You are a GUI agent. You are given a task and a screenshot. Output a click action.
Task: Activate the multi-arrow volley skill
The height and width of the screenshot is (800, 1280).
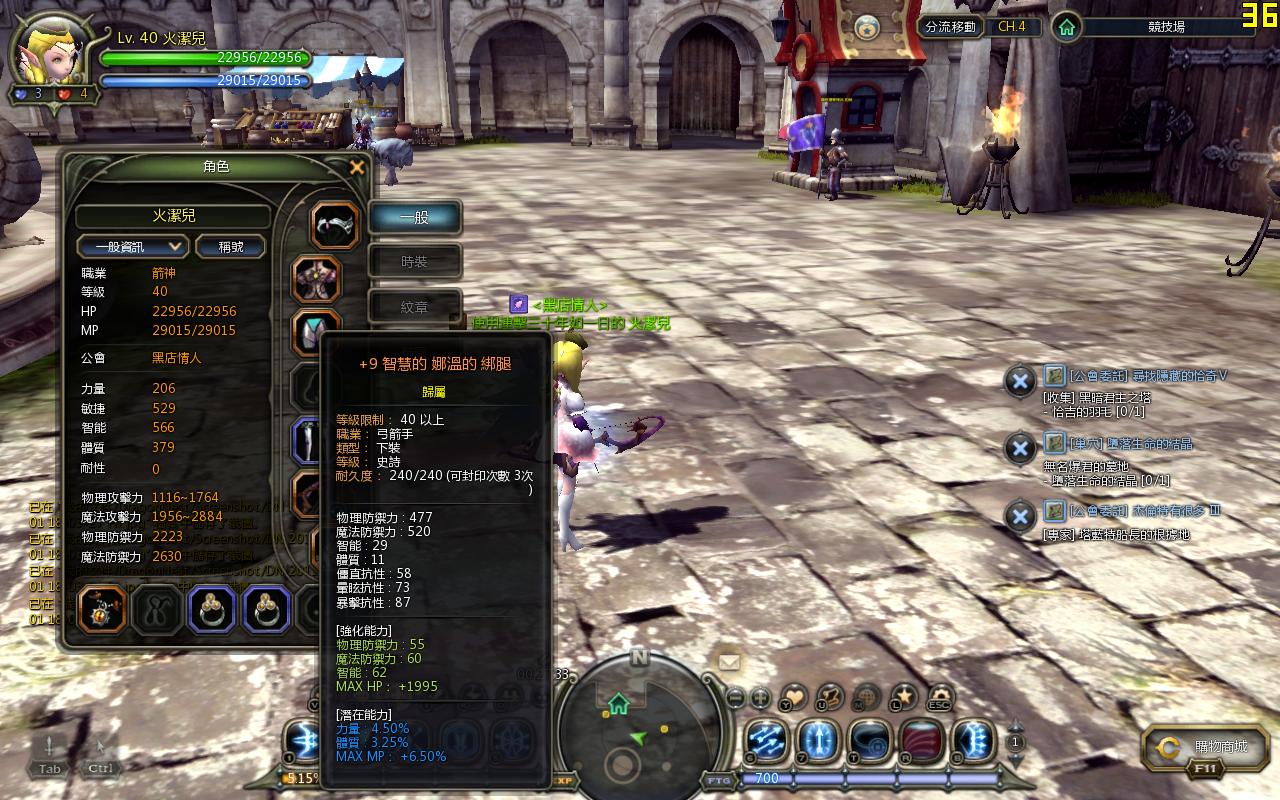(x=768, y=741)
